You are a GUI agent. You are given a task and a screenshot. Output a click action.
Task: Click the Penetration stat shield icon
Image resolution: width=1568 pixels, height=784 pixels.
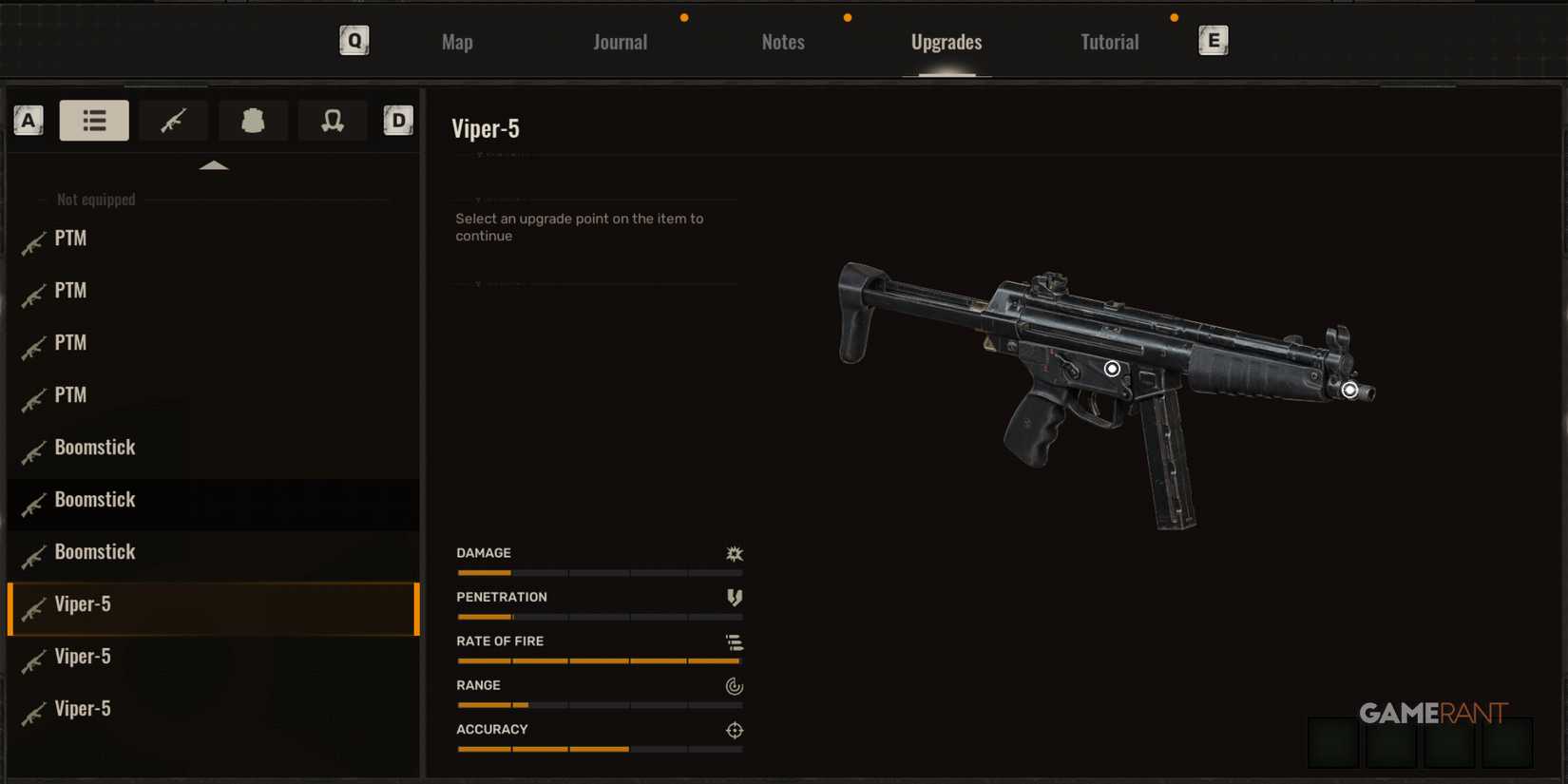coord(734,598)
